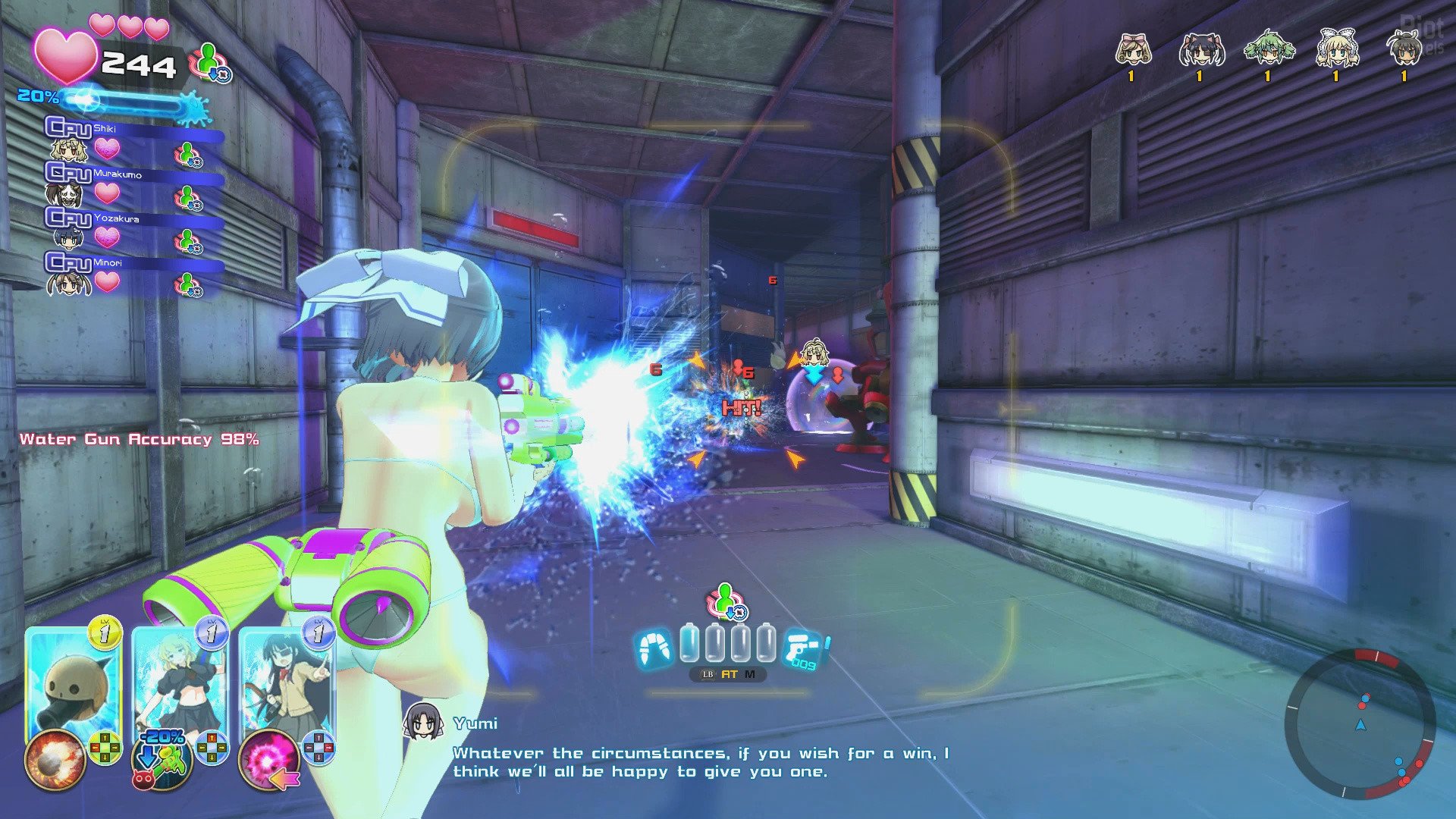Use the -20% debuff skill icon
The height and width of the screenshot is (819, 1456).
tap(162, 759)
